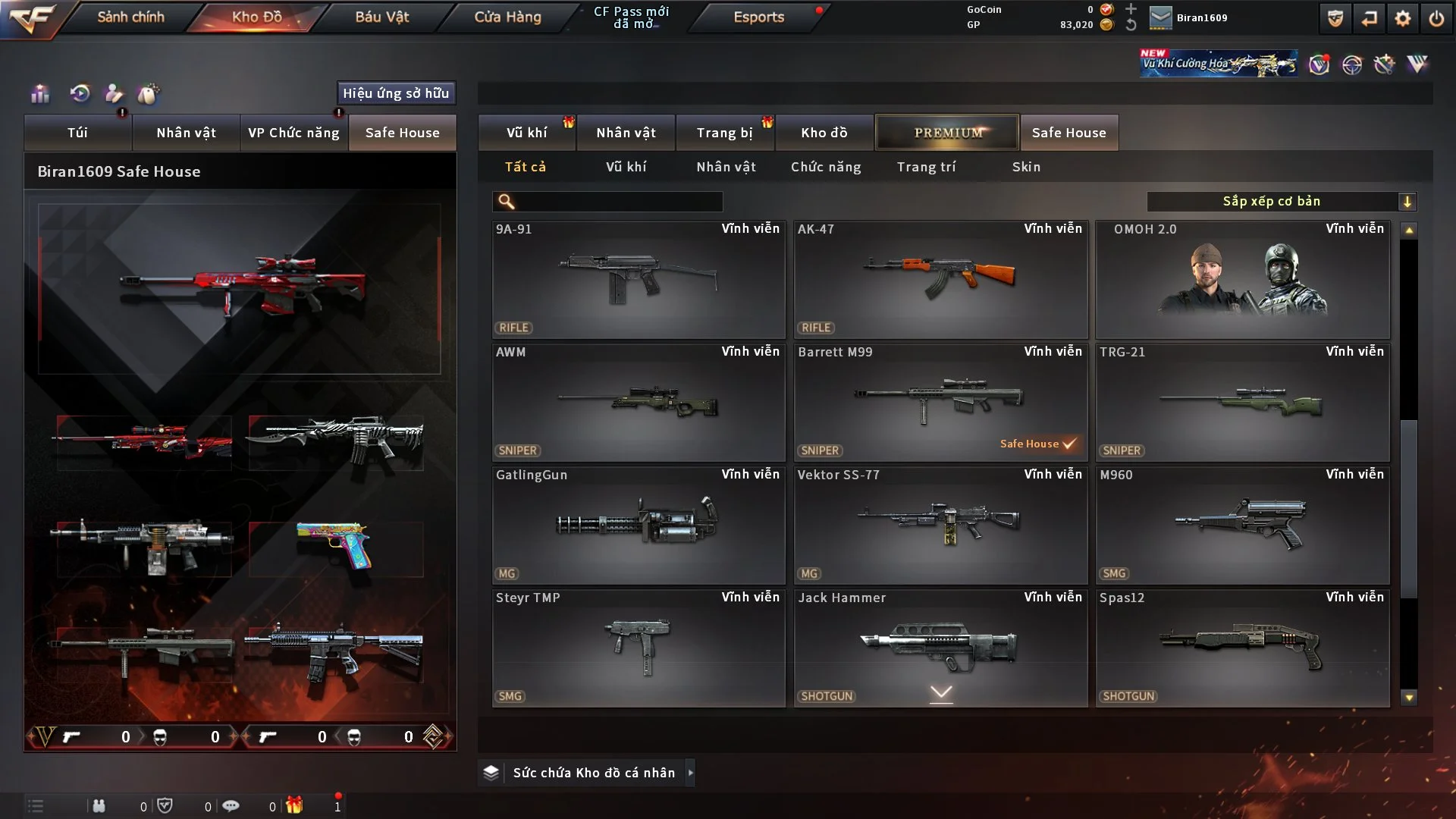Go to the Cửa Hàng shop

coord(507,17)
